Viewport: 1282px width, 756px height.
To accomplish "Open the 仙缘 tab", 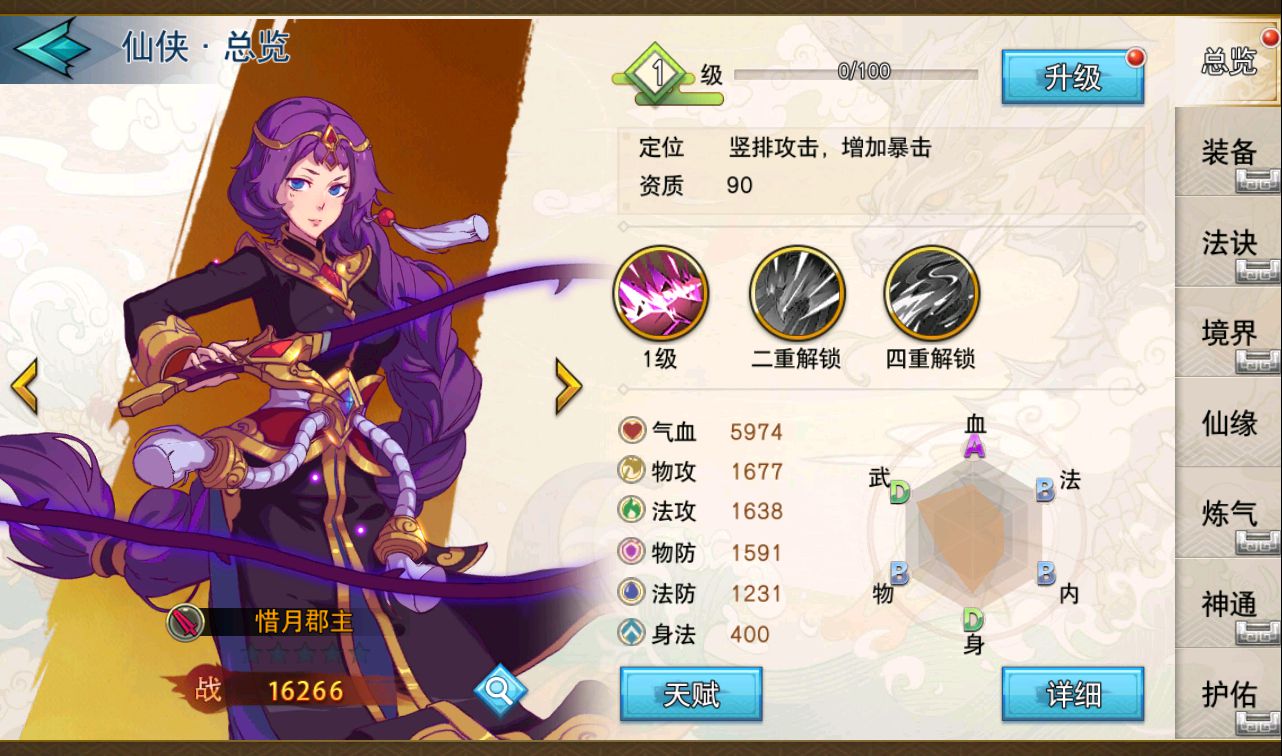I will pyautogui.click(x=1228, y=422).
